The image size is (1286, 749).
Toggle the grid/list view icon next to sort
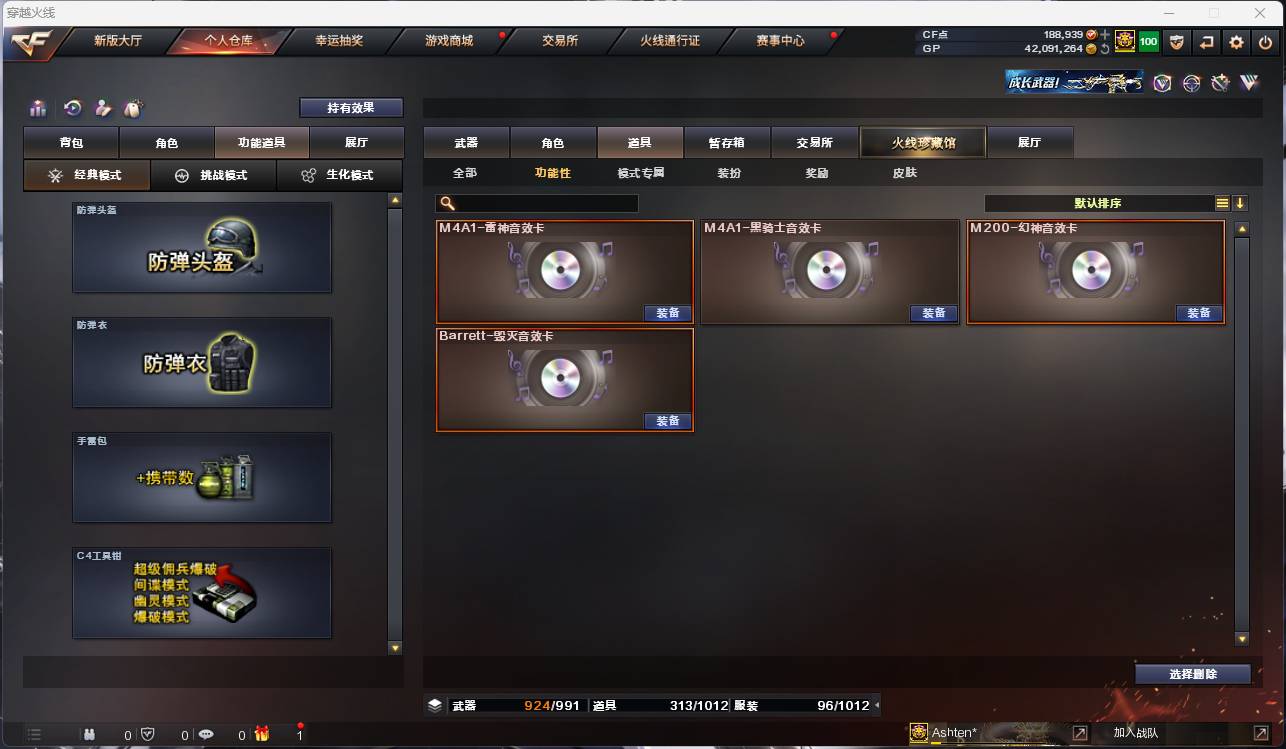pos(1222,202)
